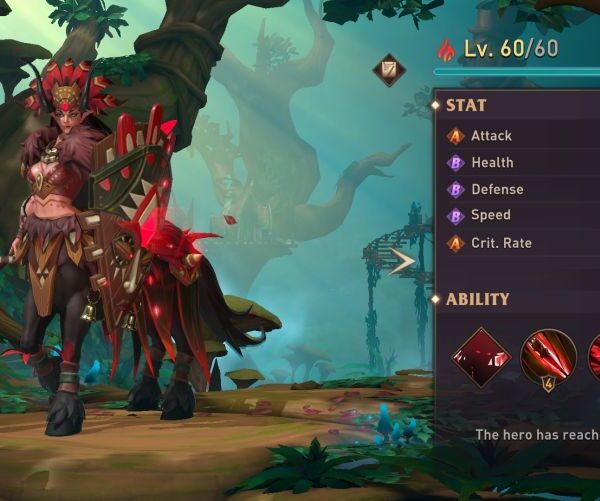Select the Crit. Rate stat row
The height and width of the screenshot is (501, 600).
click(x=500, y=243)
